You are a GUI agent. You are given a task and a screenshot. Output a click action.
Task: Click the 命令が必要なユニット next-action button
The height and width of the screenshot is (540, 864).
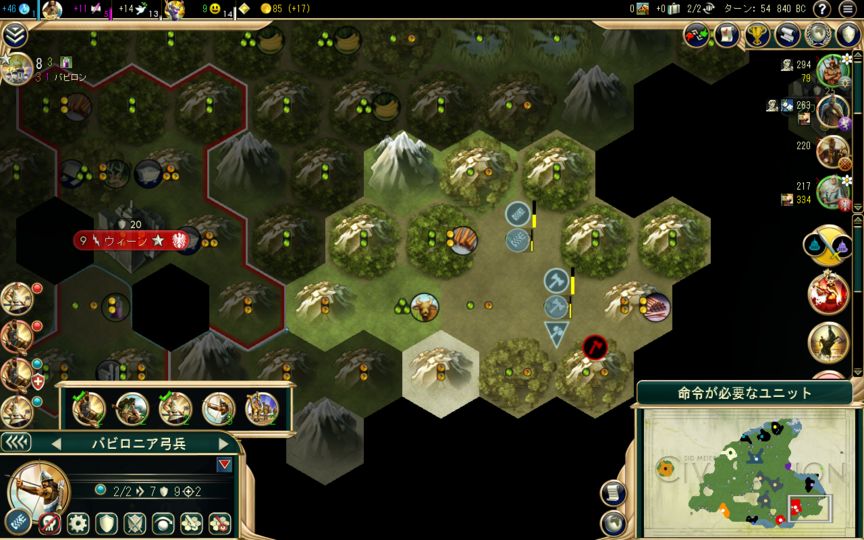[x=746, y=392]
